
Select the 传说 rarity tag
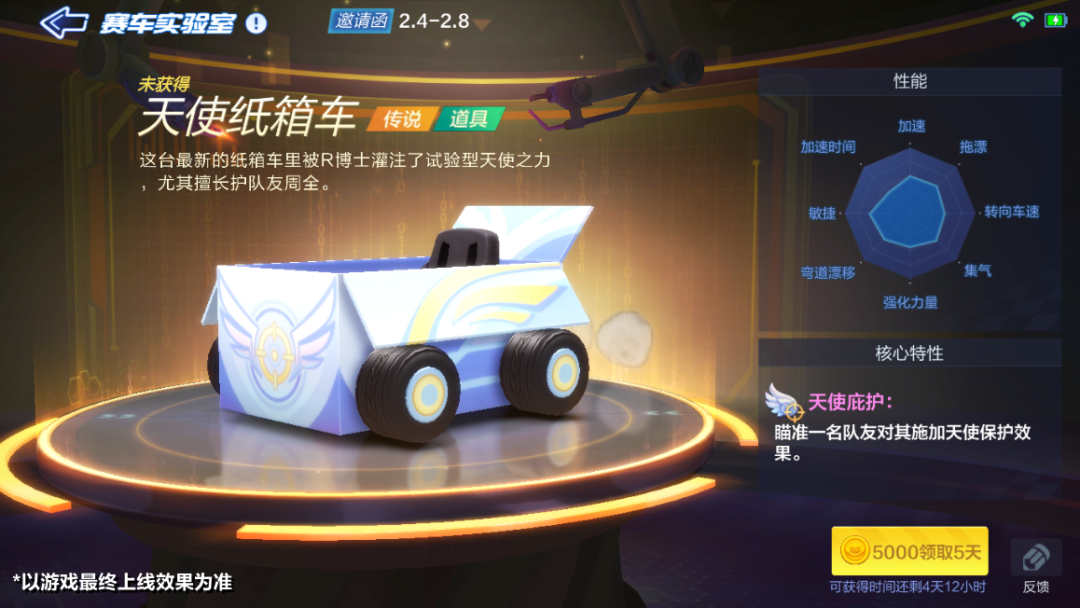pos(402,119)
